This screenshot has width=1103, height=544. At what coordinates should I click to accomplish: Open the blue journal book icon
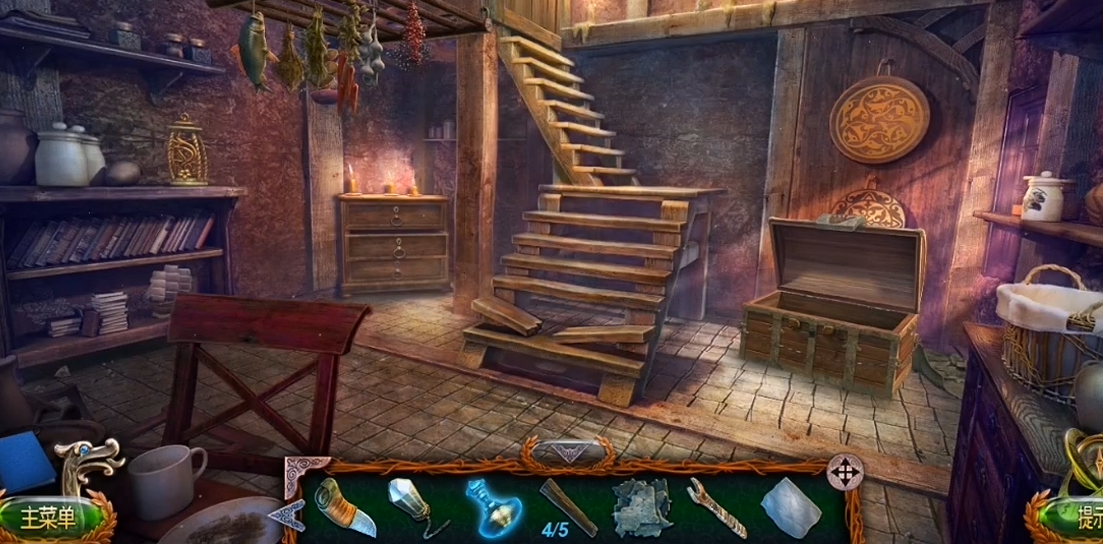tap(26, 464)
